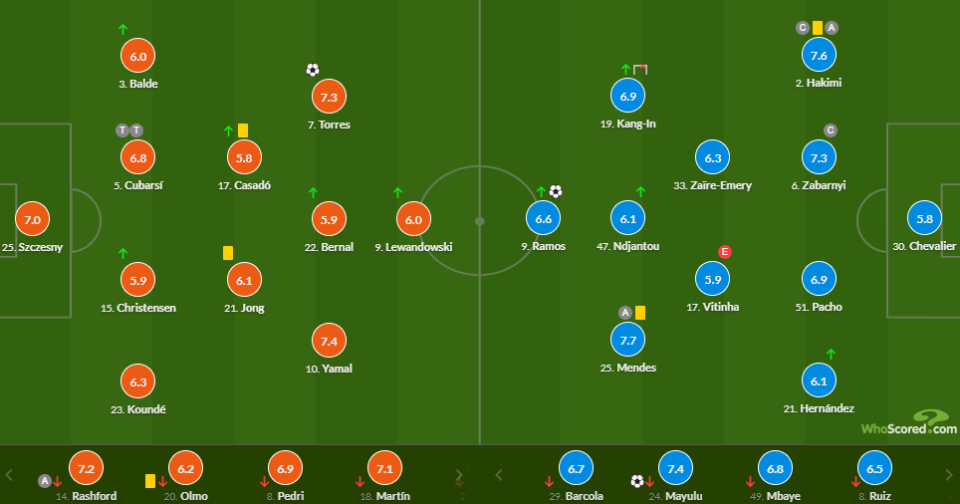Open Hakimi's 7.6 rating bubble
The image size is (960, 504).
(x=818, y=56)
